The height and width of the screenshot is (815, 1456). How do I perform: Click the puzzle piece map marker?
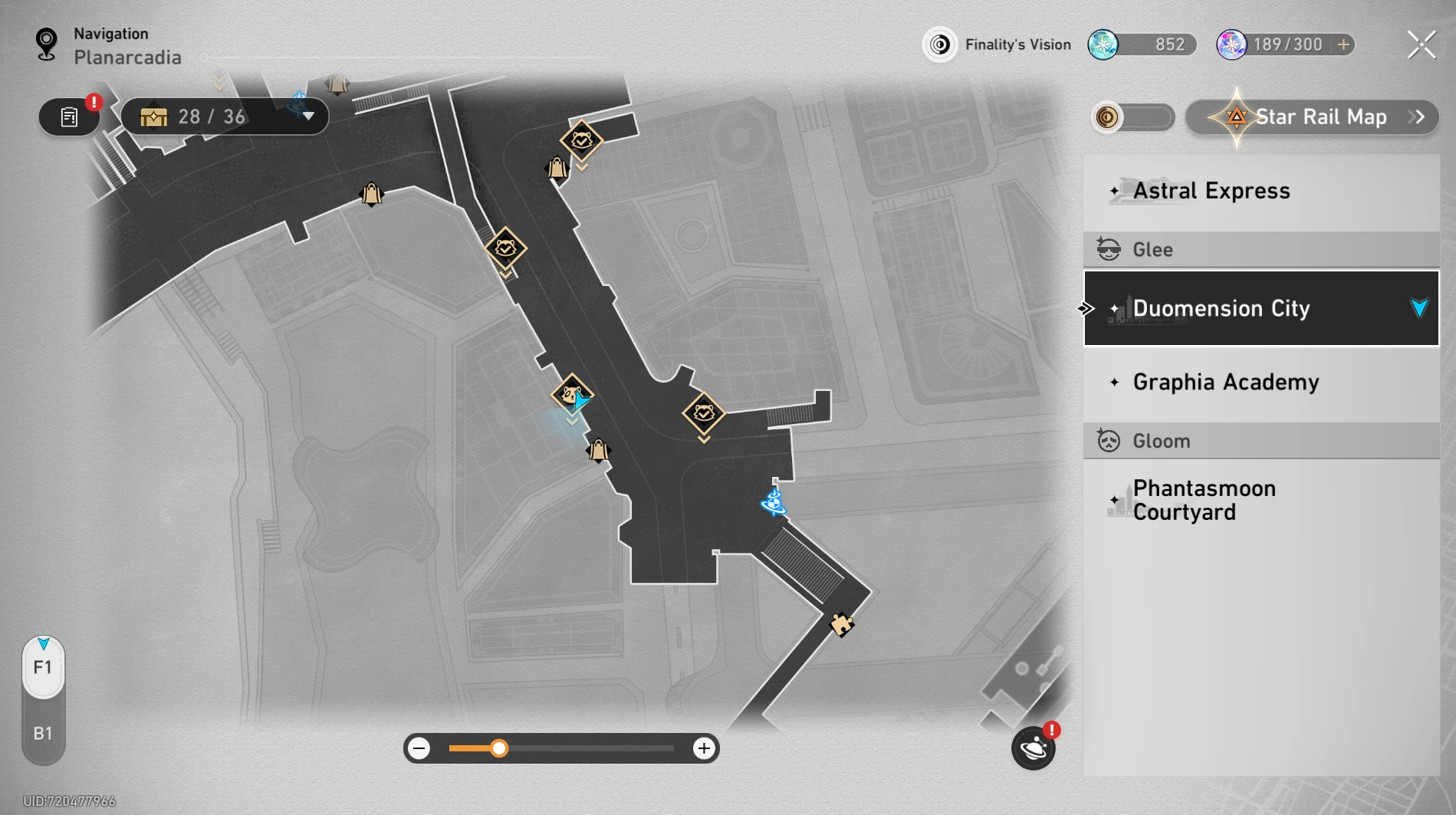(841, 625)
